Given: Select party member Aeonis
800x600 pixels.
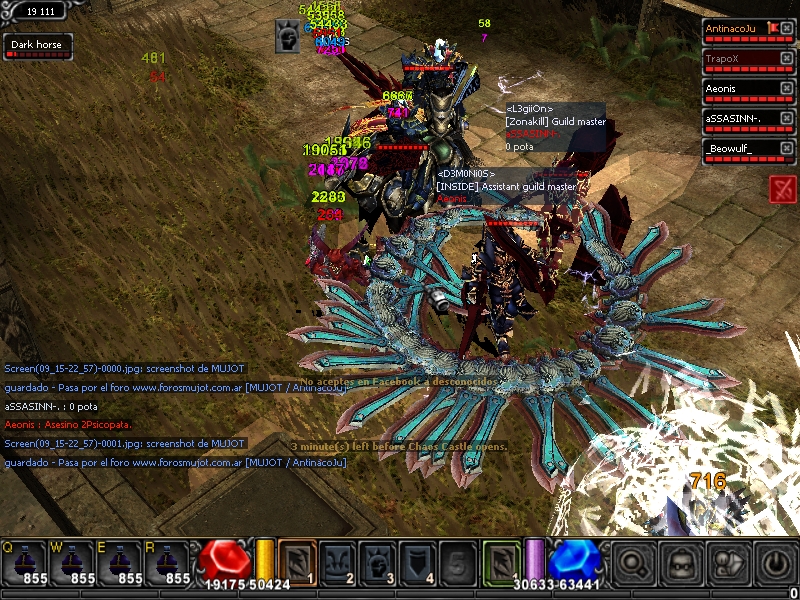Looking at the screenshot, I should click(740, 88).
